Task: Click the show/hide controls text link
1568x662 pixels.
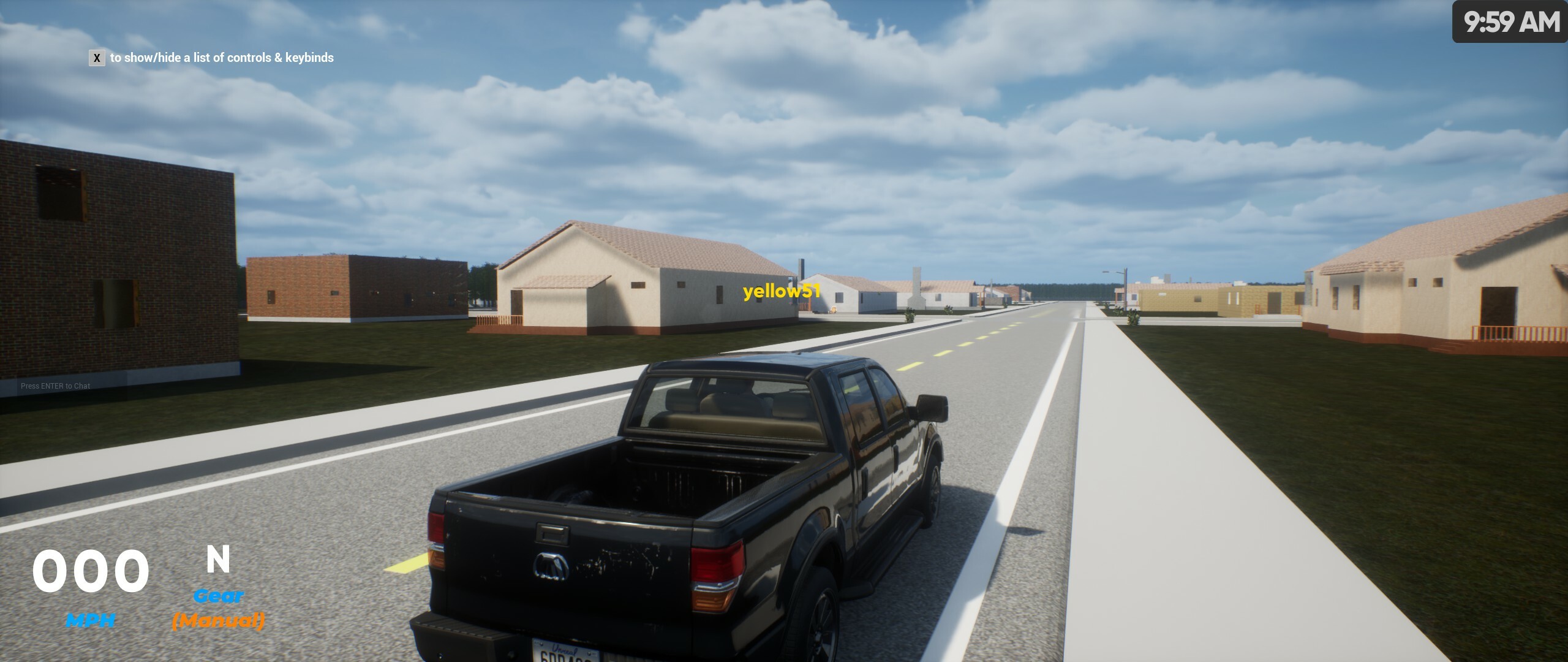Action: (222, 59)
